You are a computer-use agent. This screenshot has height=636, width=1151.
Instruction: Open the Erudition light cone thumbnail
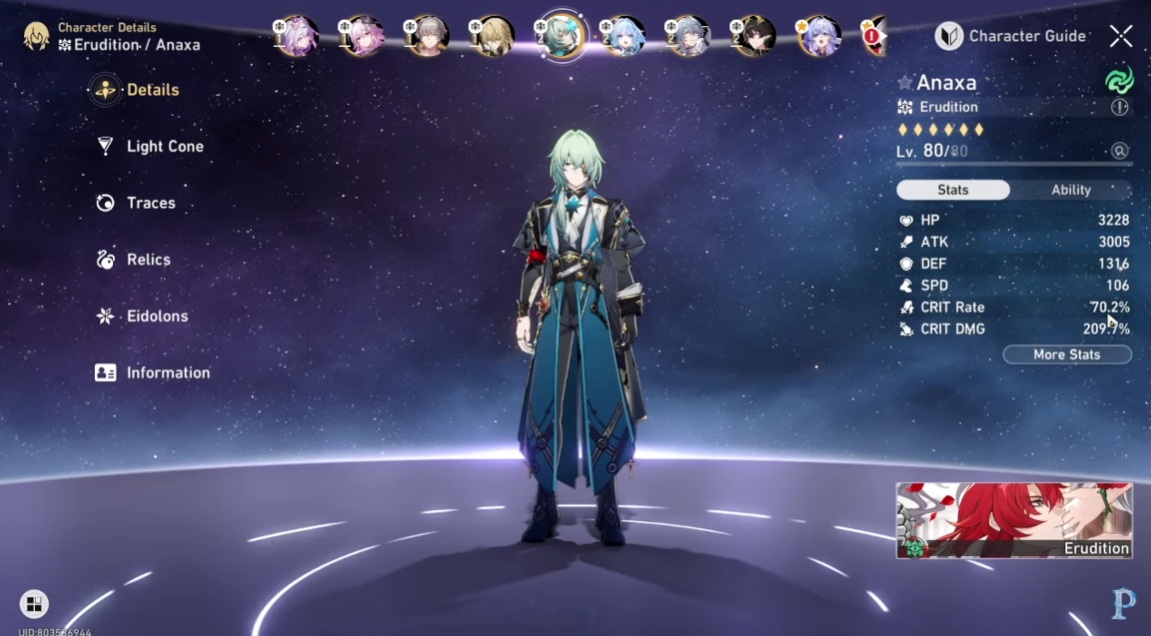(1014, 520)
